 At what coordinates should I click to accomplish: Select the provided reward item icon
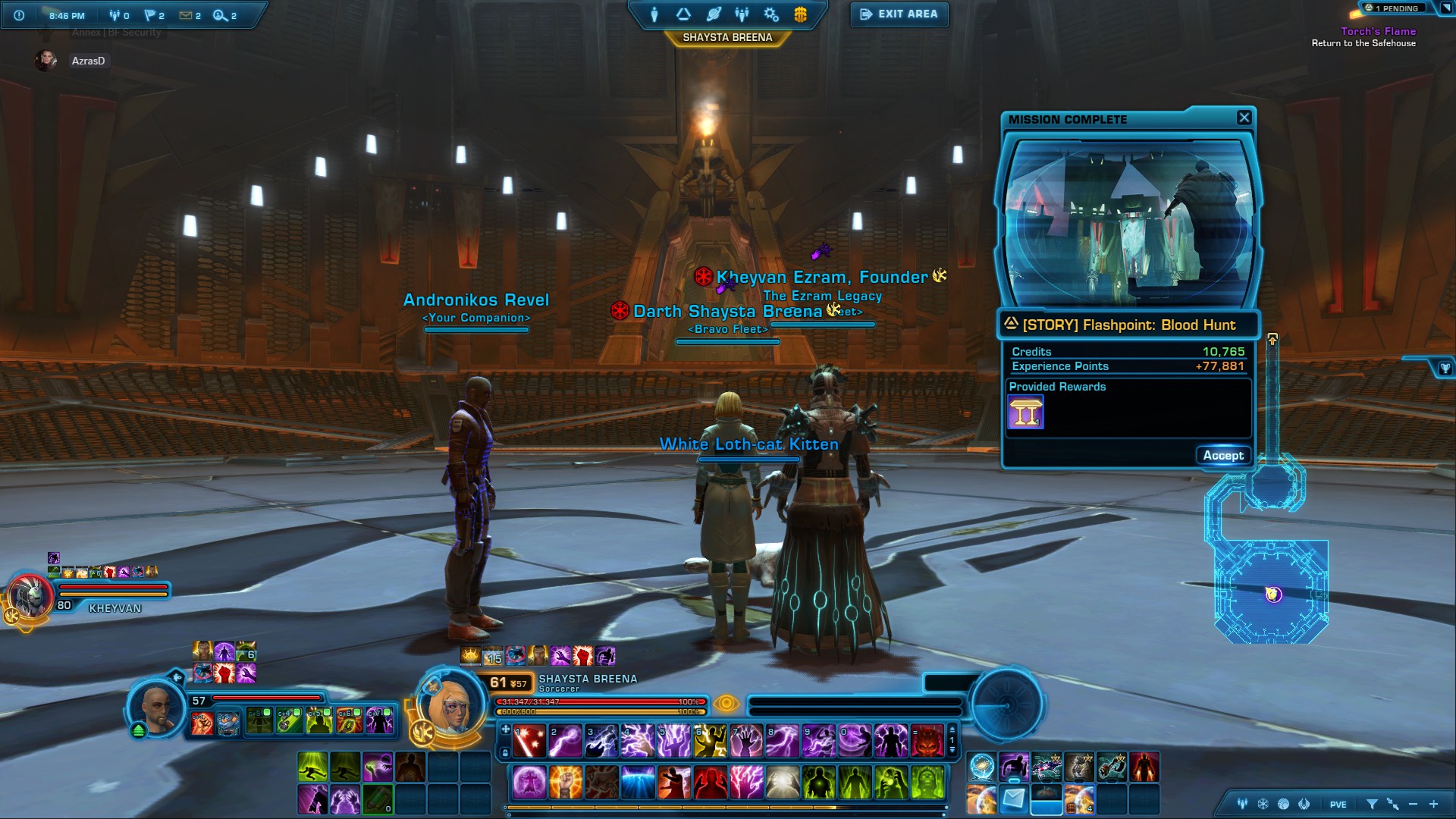click(x=1025, y=413)
